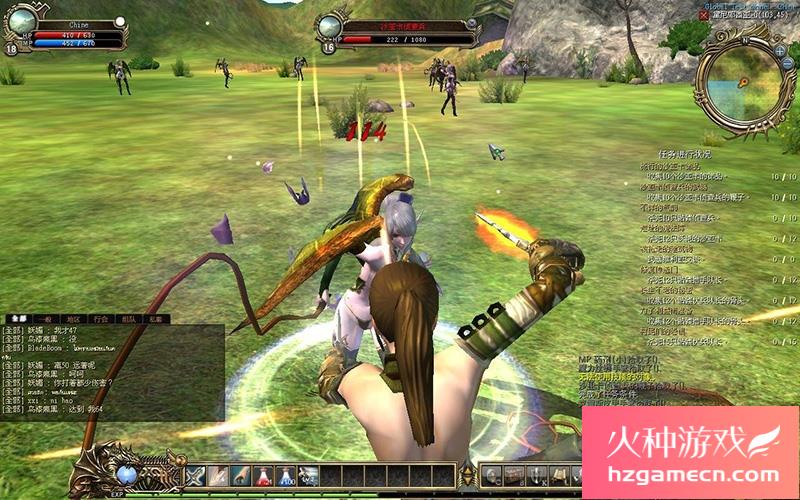Open the treasure chest menu icon
Image resolution: width=800 pixels, height=500 pixels.
pyautogui.click(x=512, y=475)
